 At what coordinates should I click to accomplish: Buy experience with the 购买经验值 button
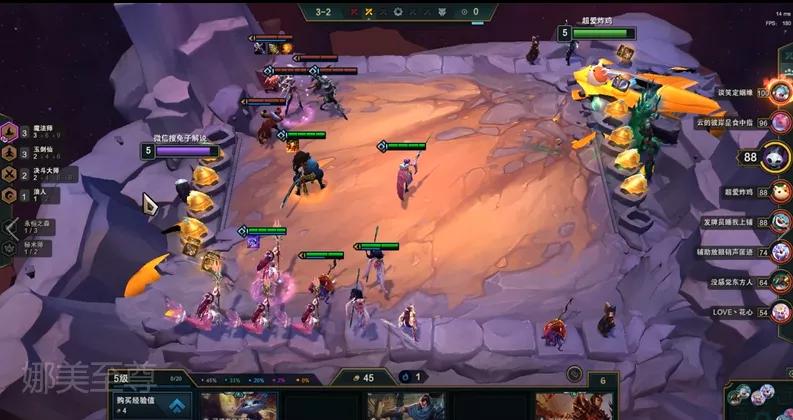pyautogui.click(x=150, y=405)
